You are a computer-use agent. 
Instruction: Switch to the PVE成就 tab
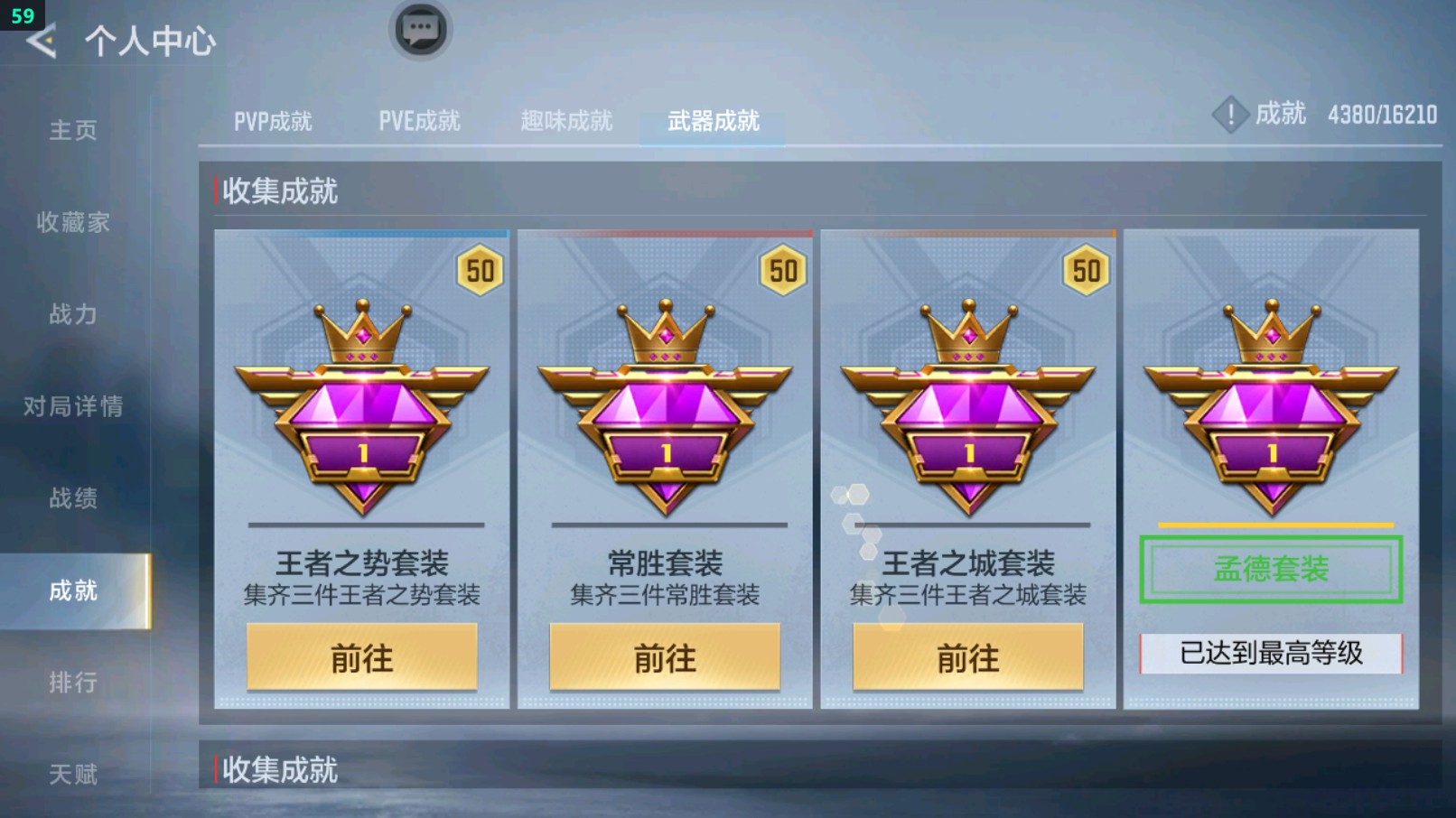pyautogui.click(x=421, y=119)
